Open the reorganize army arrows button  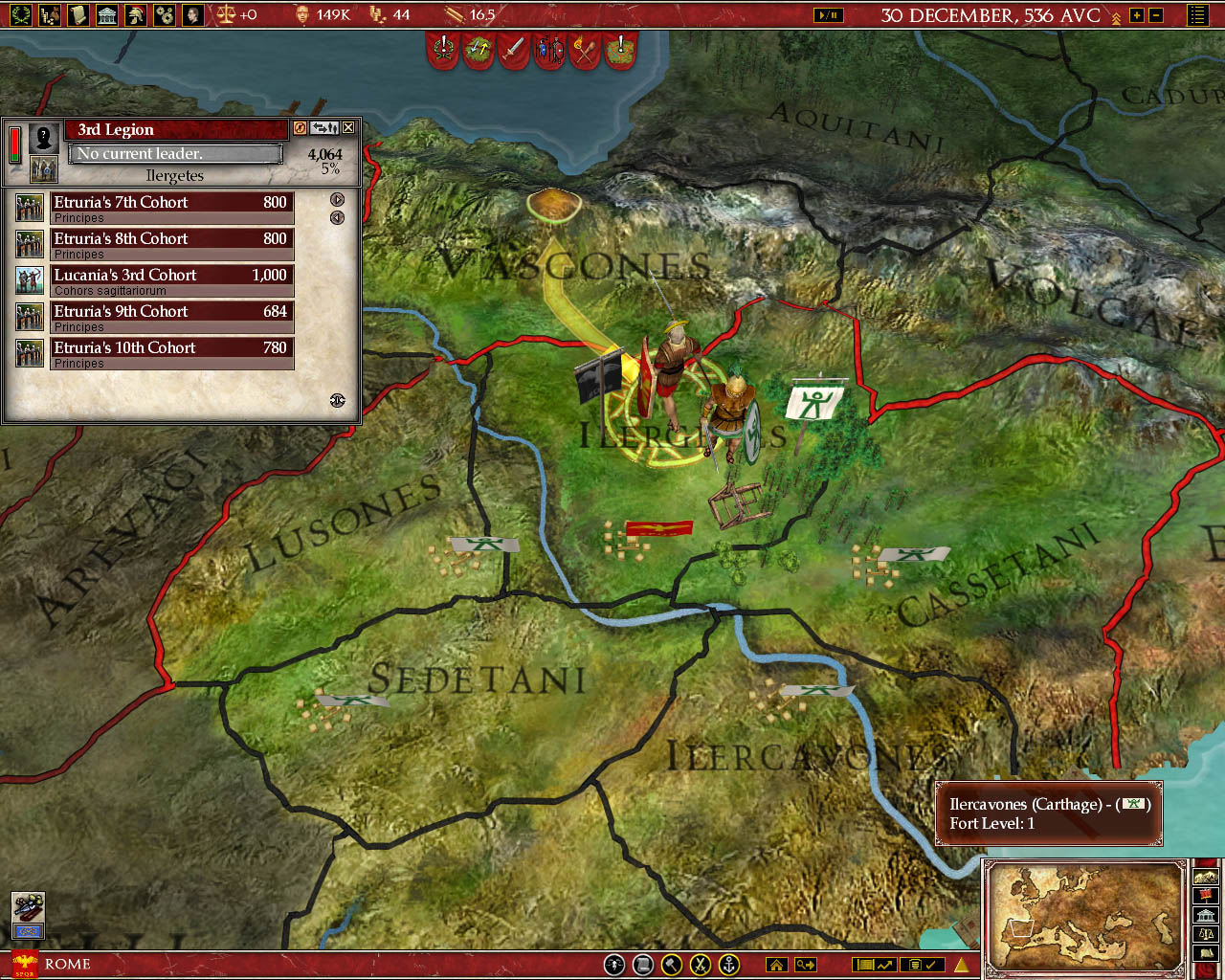324,127
